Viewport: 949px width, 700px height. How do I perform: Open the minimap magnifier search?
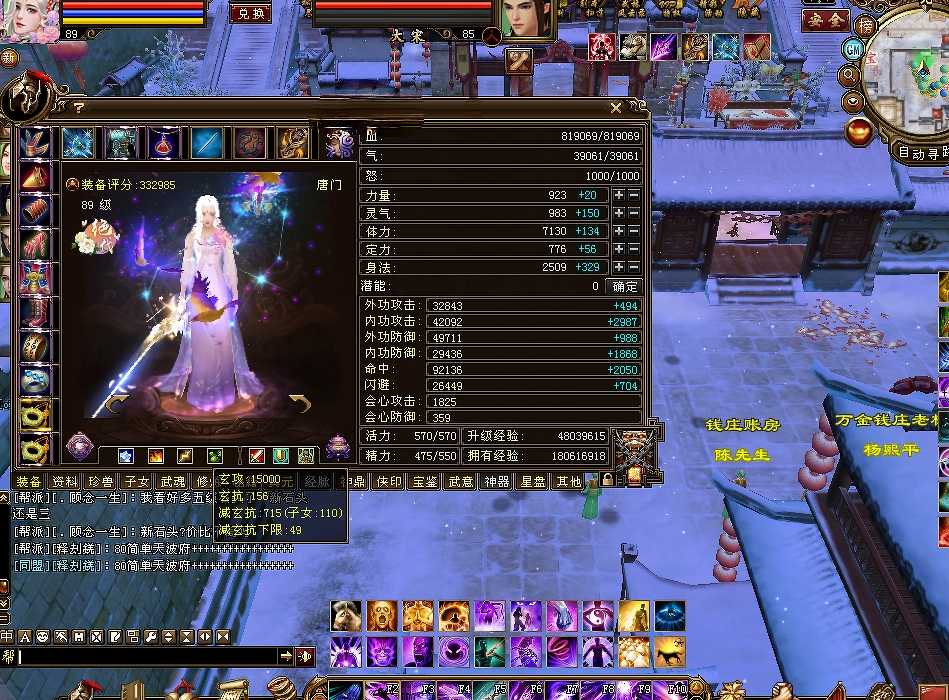point(850,75)
